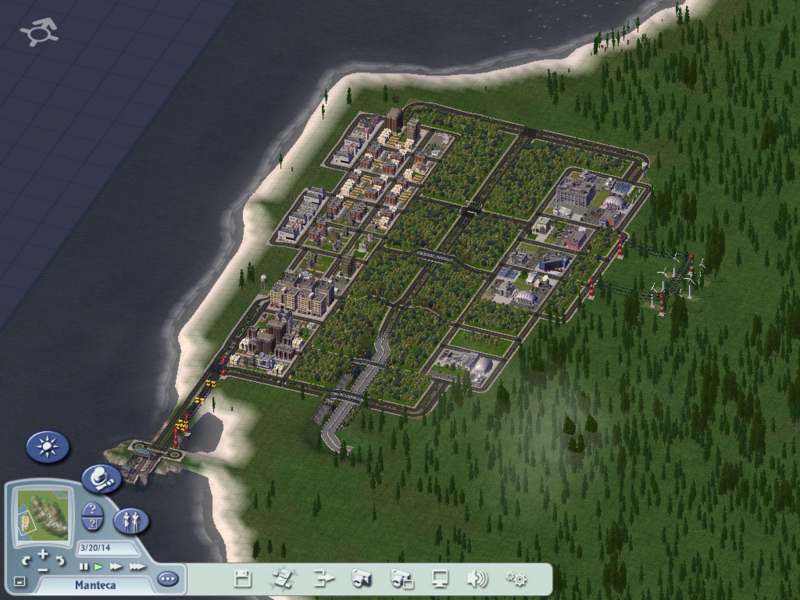
Task: Set simulation to triple-arrow fastest speed
Action: 137,567
